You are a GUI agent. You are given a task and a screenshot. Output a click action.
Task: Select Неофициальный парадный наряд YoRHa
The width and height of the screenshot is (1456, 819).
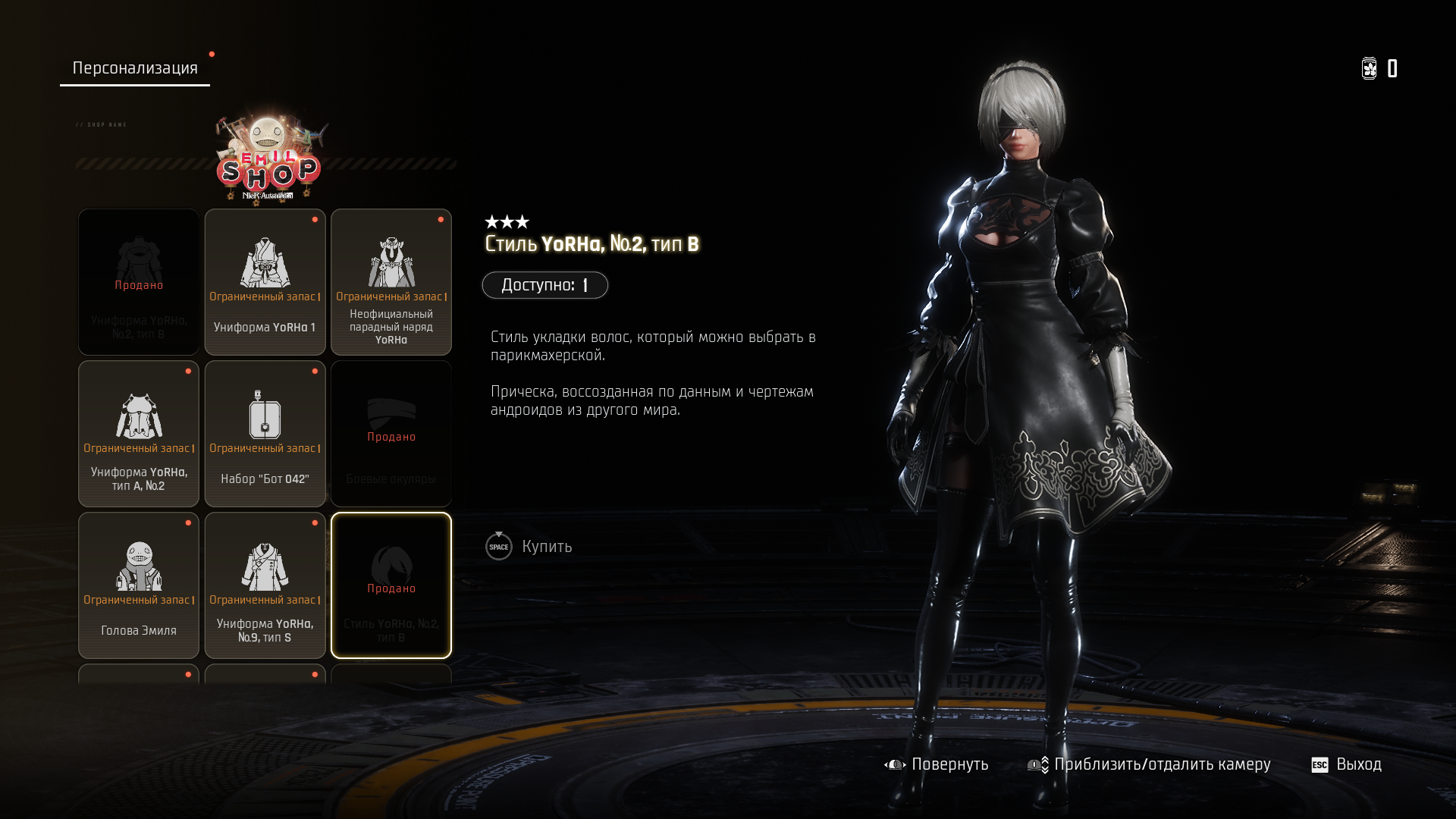tap(391, 282)
